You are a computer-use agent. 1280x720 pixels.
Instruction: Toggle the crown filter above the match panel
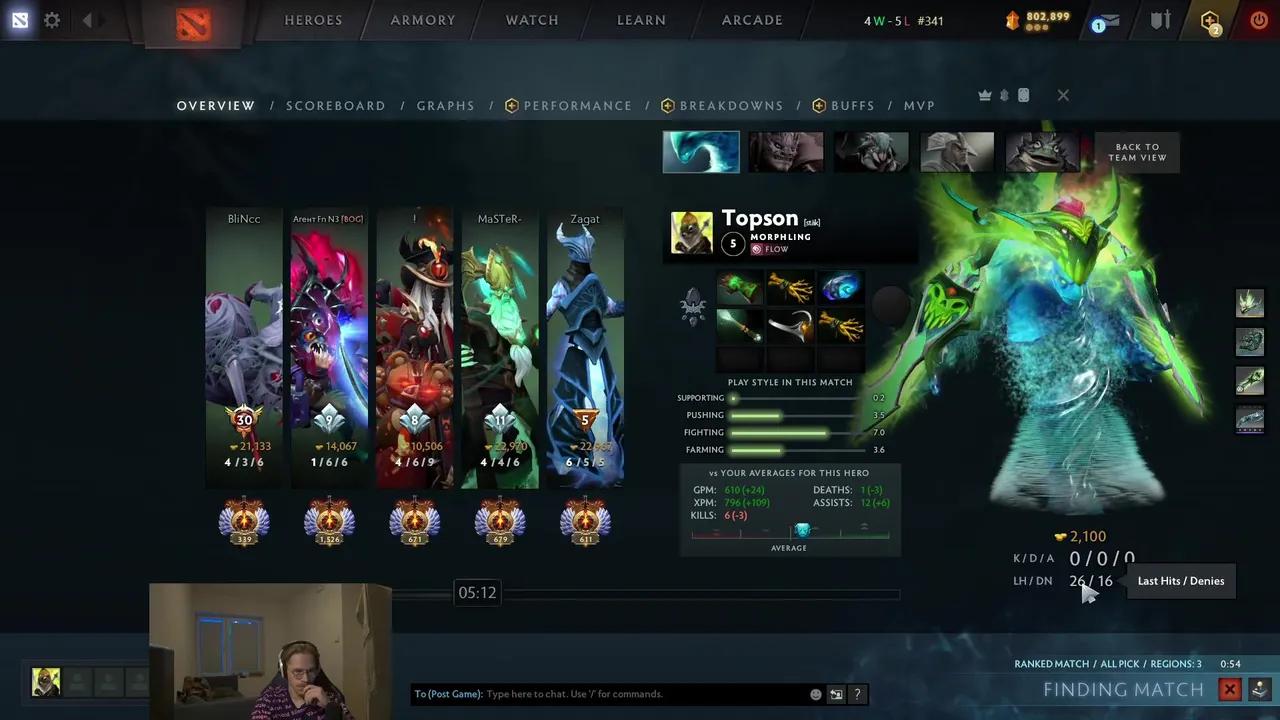[985, 94]
